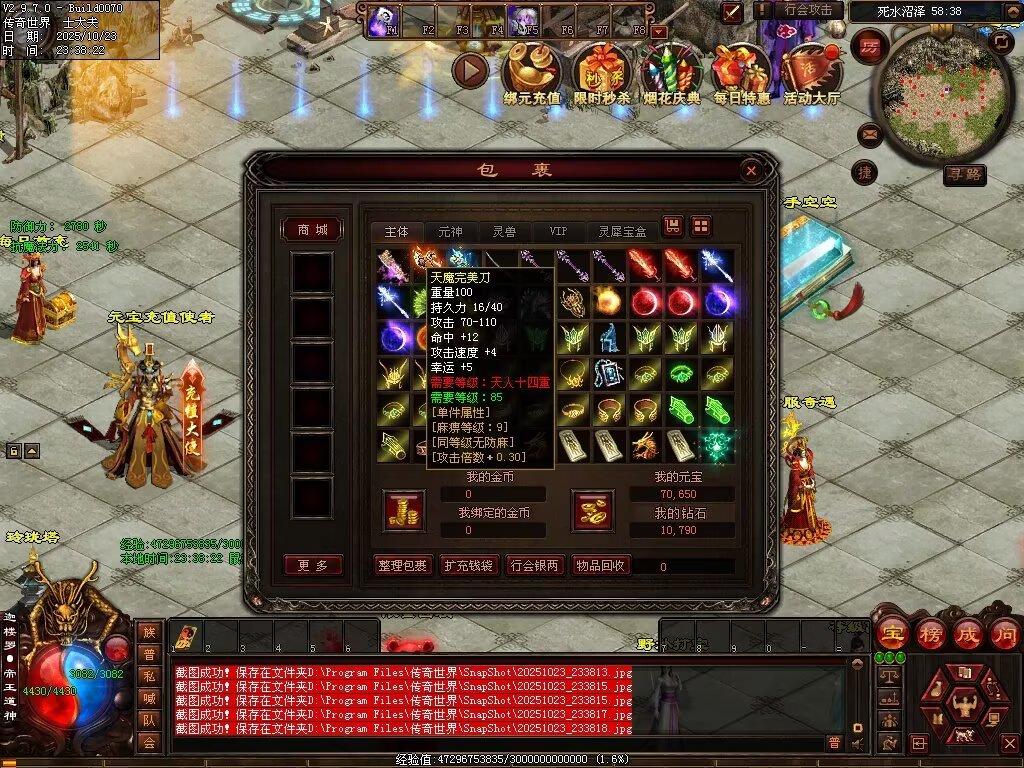
Task: Open the 烟花庆典 fireworks event
Action: (x=670, y=73)
